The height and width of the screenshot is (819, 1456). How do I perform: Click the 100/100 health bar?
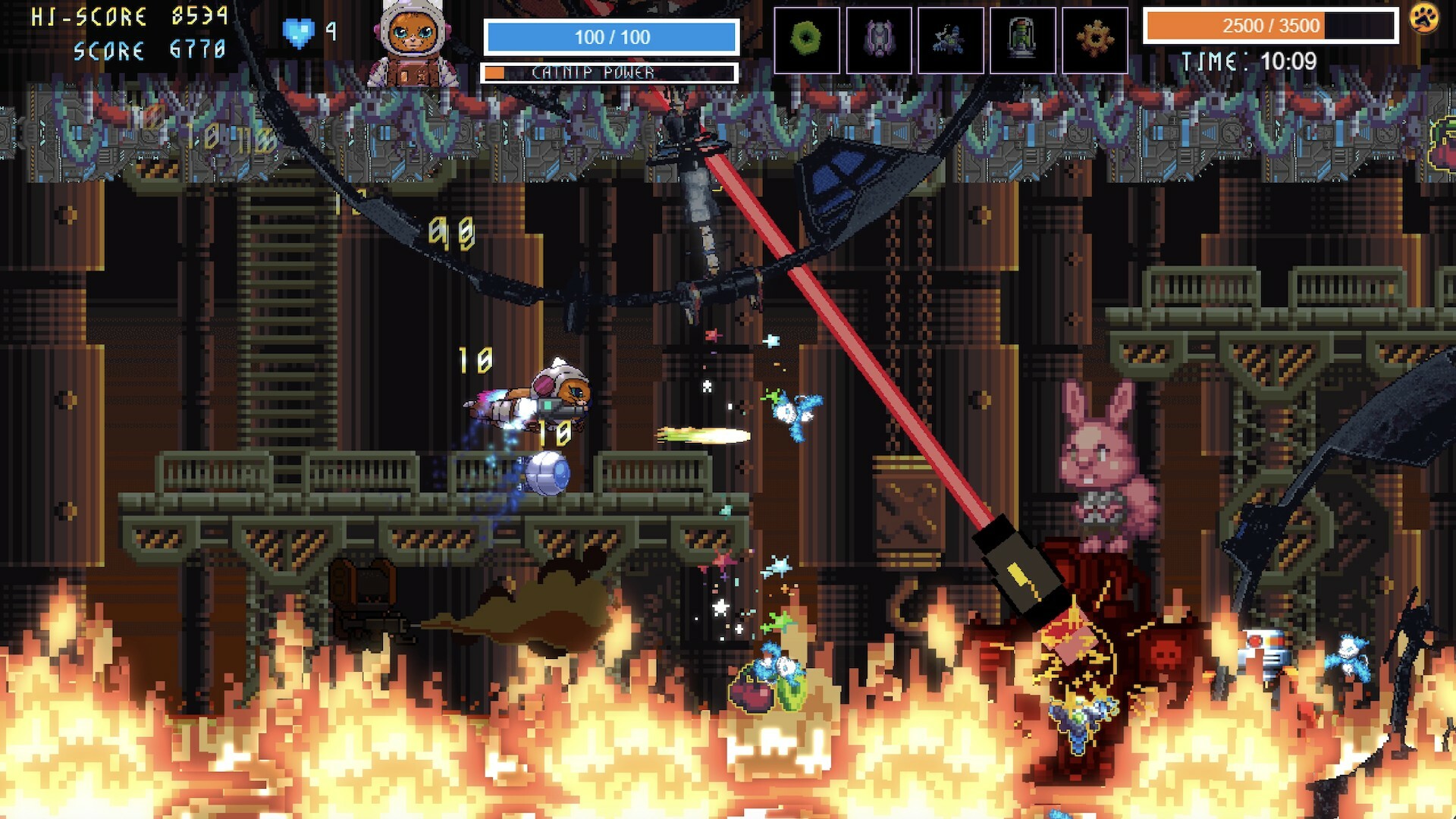[x=611, y=37]
